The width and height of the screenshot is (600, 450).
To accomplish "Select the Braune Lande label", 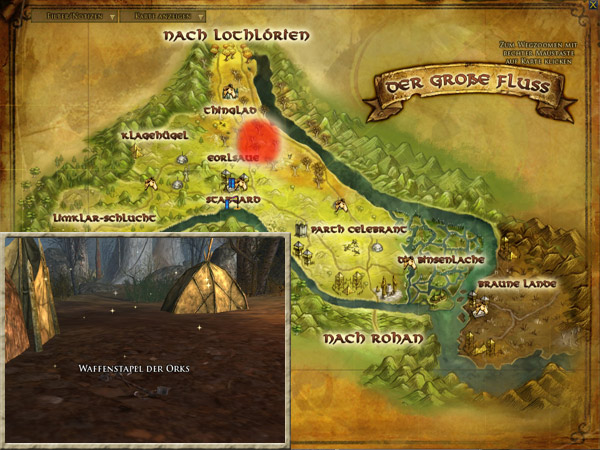I will click(514, 285).
